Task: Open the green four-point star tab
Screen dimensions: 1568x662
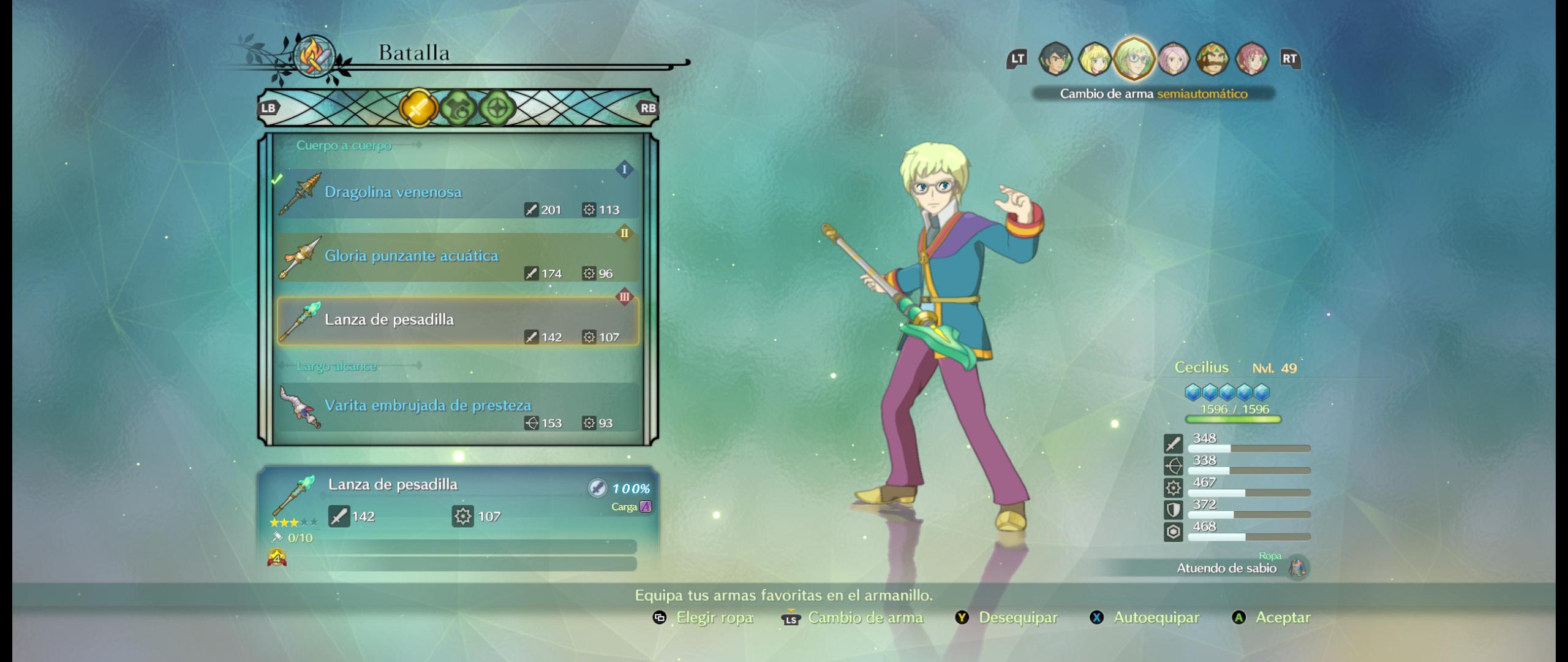Action: pos(497,108)
